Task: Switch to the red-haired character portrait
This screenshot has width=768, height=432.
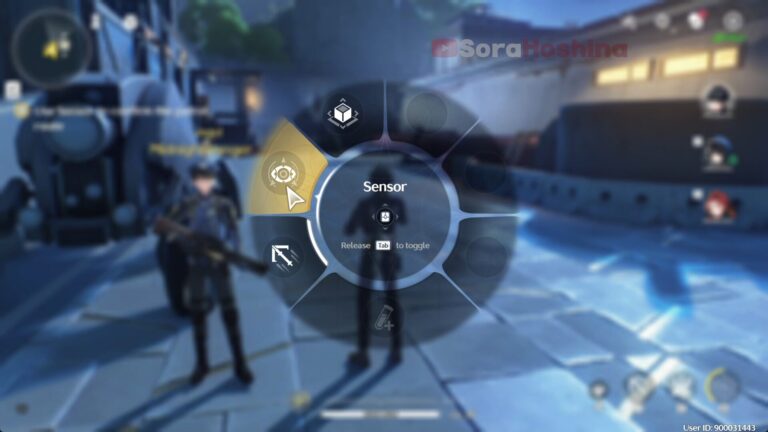Action: click(x=716, y=204)
